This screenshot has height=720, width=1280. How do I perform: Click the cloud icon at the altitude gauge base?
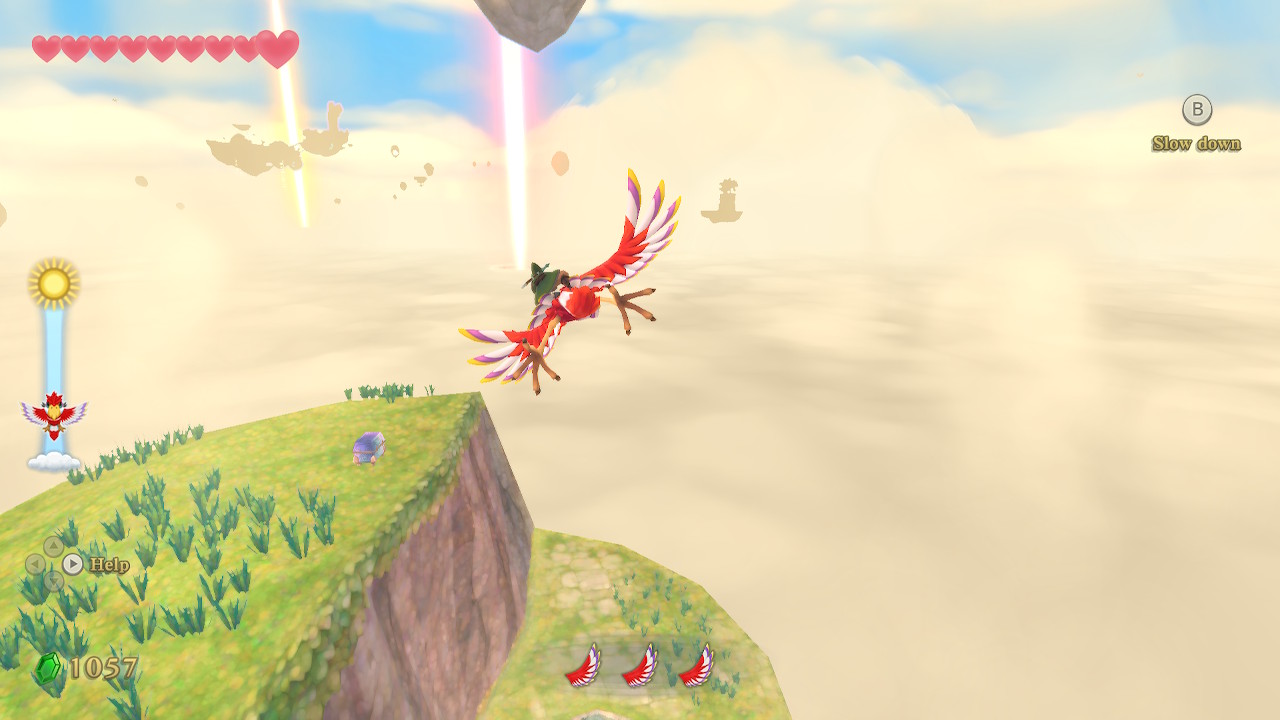[x=54, y=461]
